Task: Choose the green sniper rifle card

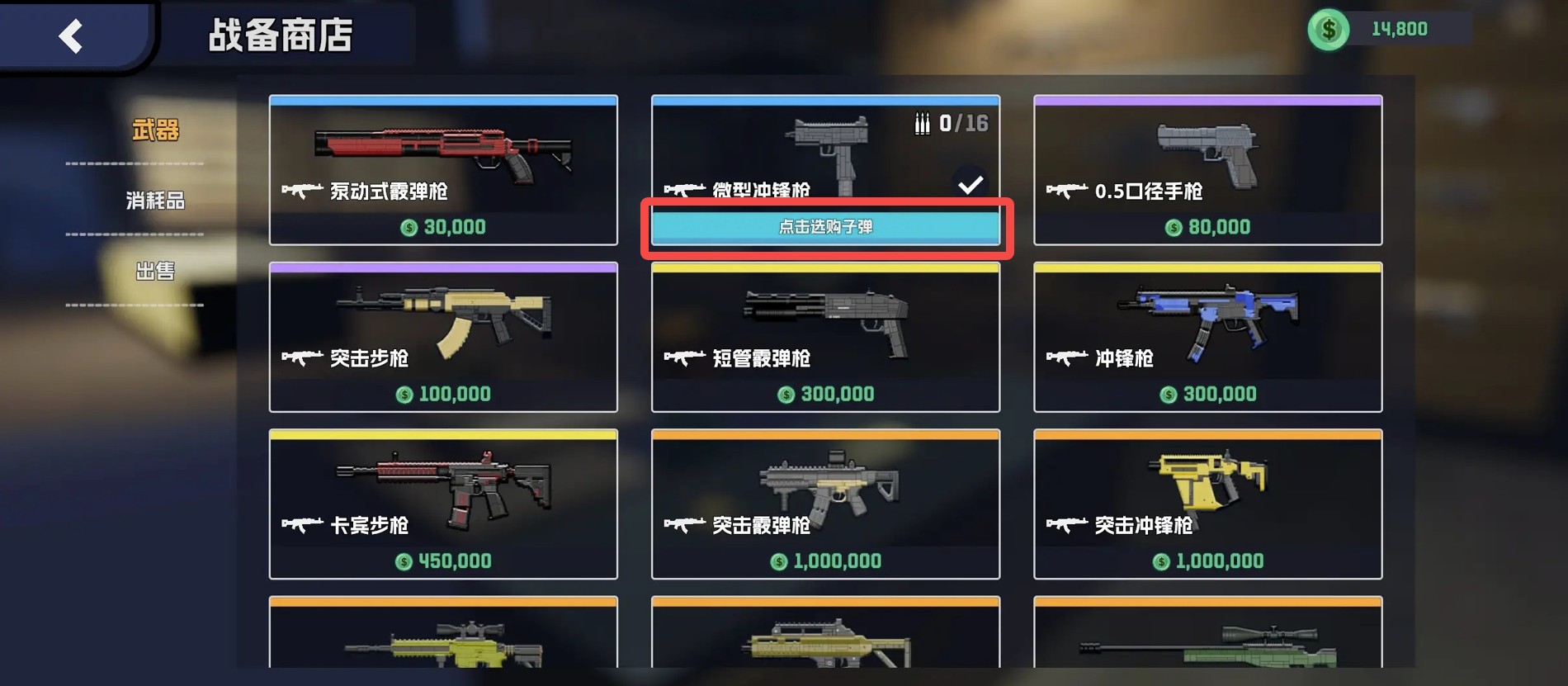Action: coord(1207,634)
